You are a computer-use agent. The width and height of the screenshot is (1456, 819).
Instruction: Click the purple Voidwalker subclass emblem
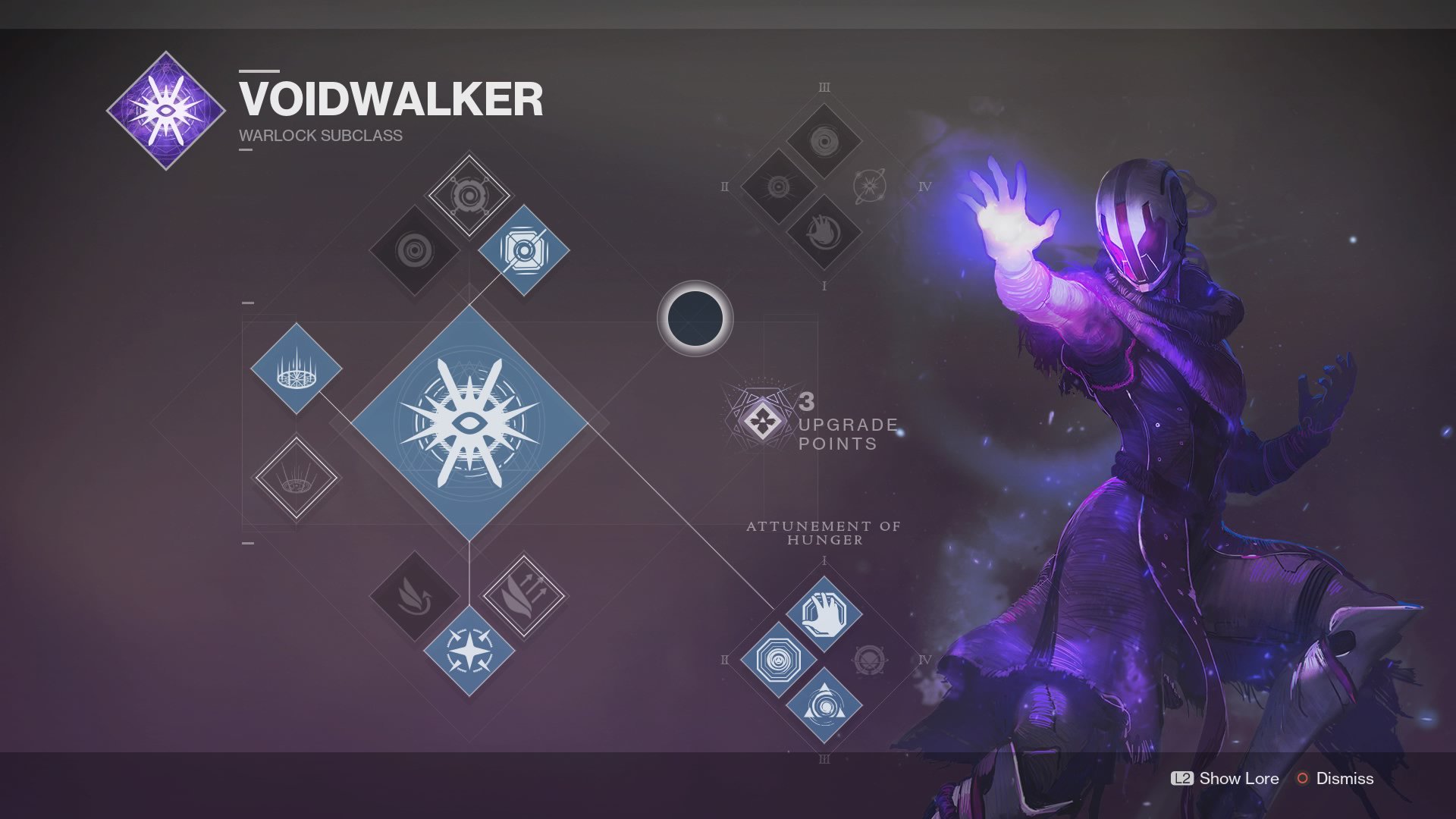coord(166,111)
